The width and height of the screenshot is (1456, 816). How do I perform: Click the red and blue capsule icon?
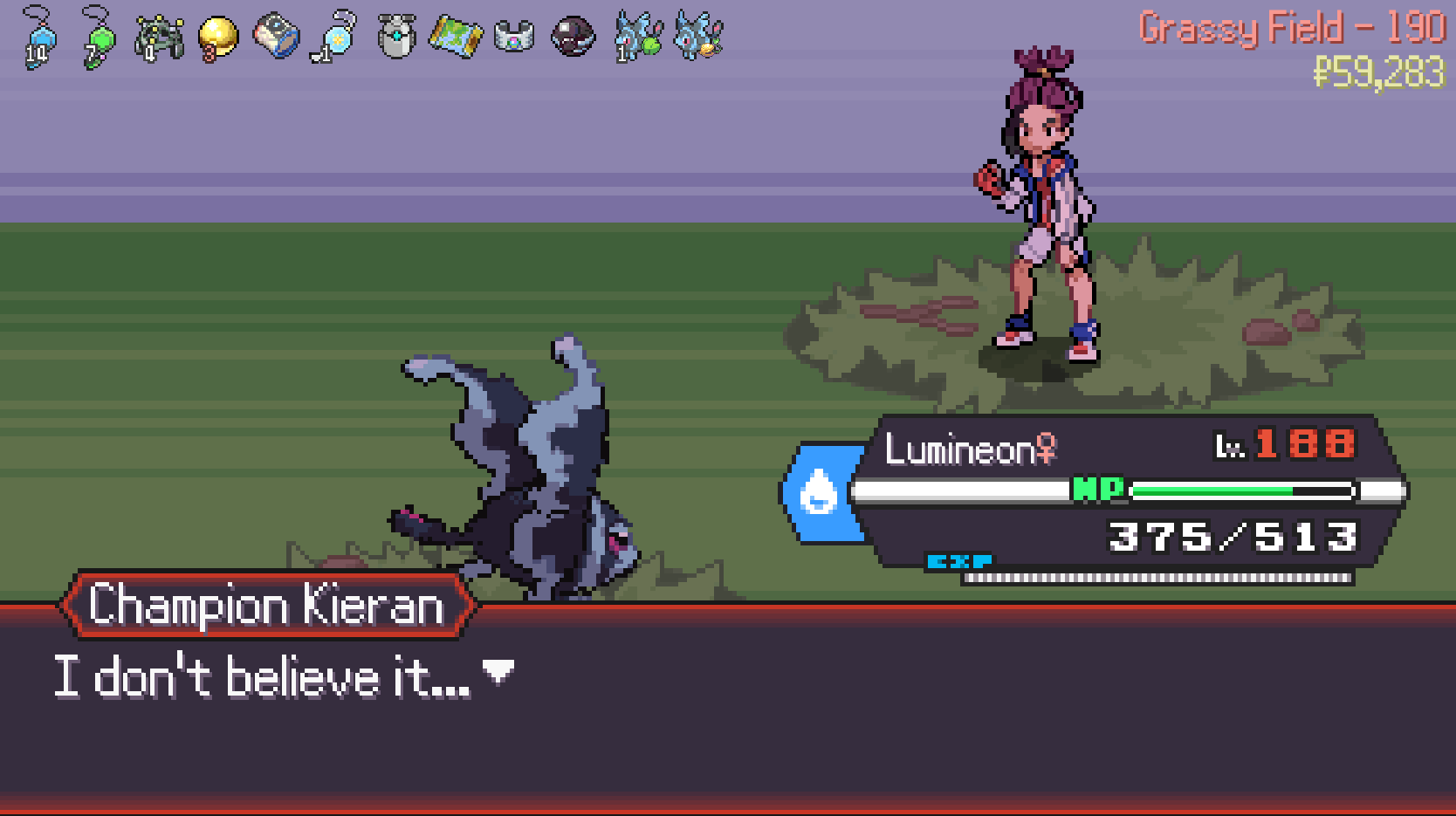tap(277, 38)
